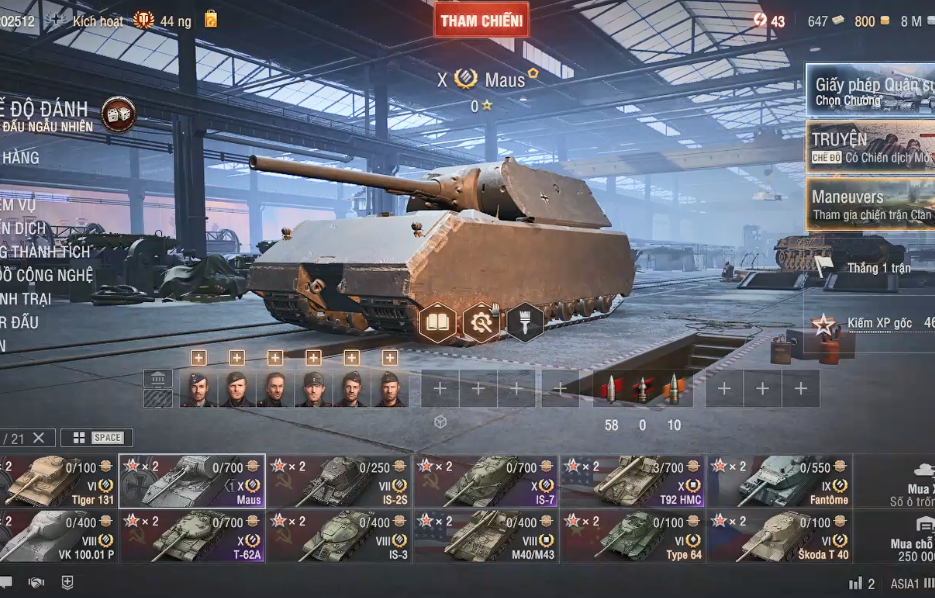The width and height of the screenshot is (935, 598).
Task: Open the game mode selector dice icon
Action: [119, 112]
